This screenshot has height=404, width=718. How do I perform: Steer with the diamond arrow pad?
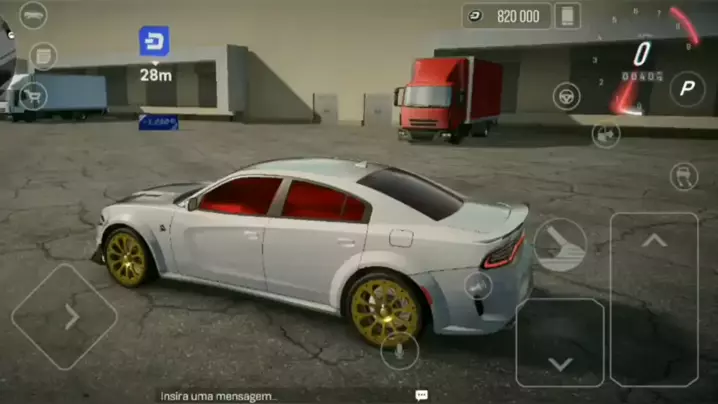click(x=64, y=317)
